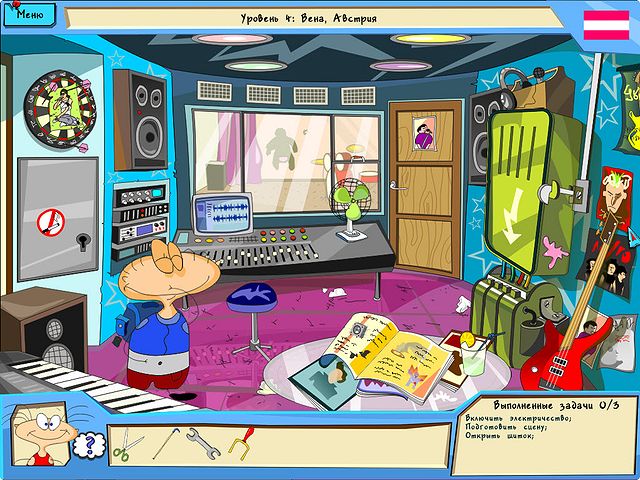The image size is (640, 480).
Task: Select the yellow fork-shaped tool with red handle
Action: 241,441
